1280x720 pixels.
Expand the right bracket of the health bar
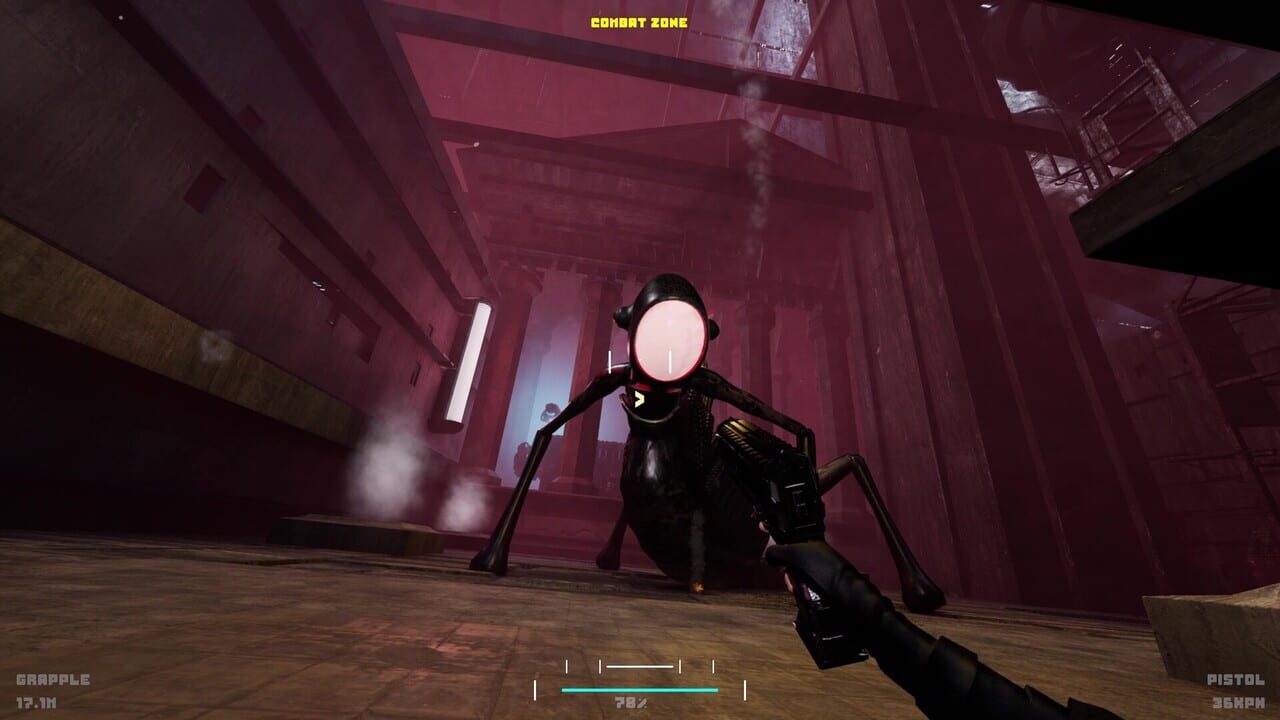[744, 690]
